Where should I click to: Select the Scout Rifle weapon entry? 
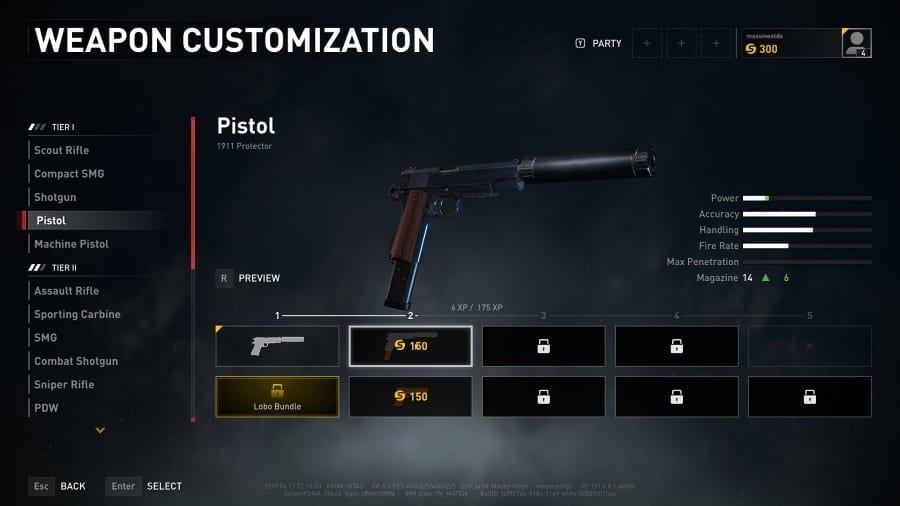tap(62, 150)
